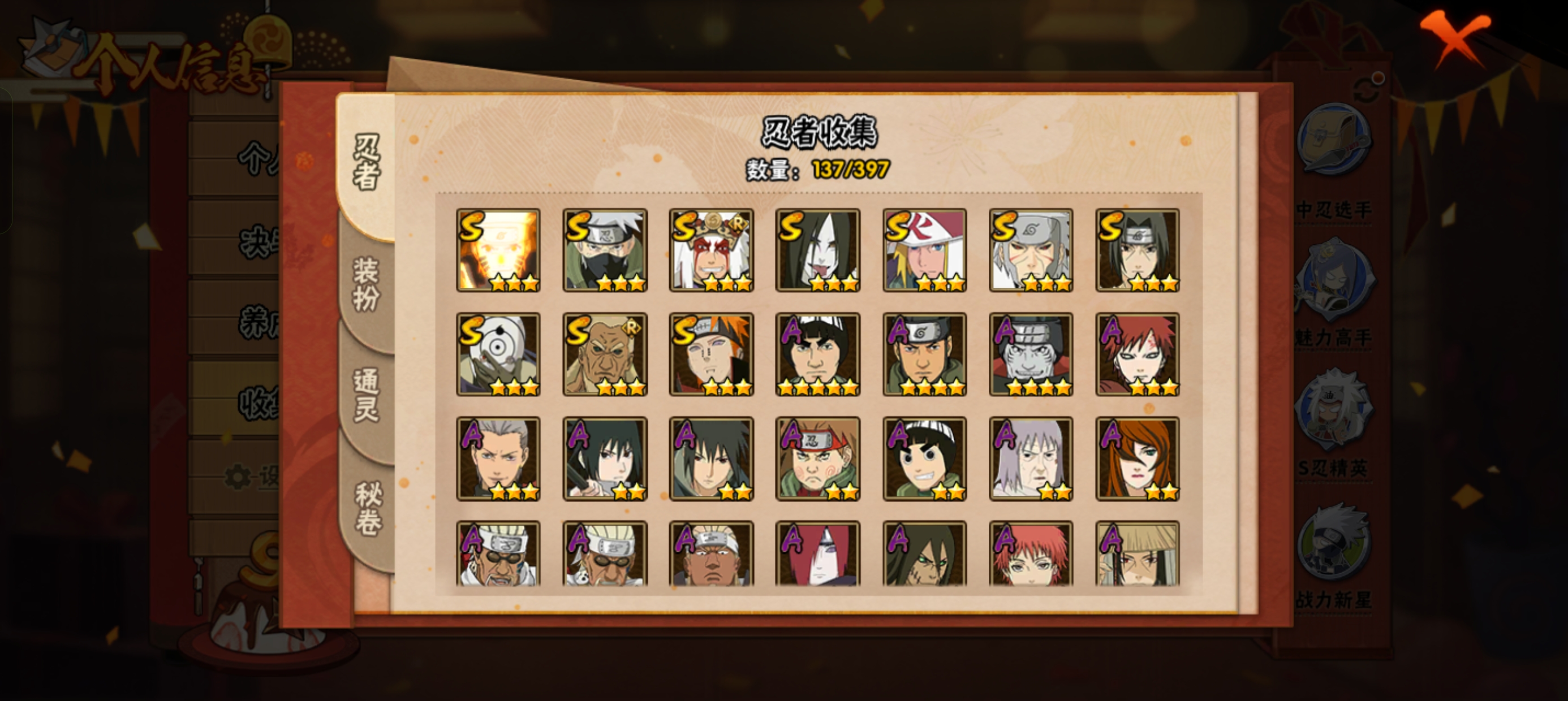The width and height of the screenshot is (1568, 701).
Task: Open Kakashi's character card
Action: tap(605, 249)
